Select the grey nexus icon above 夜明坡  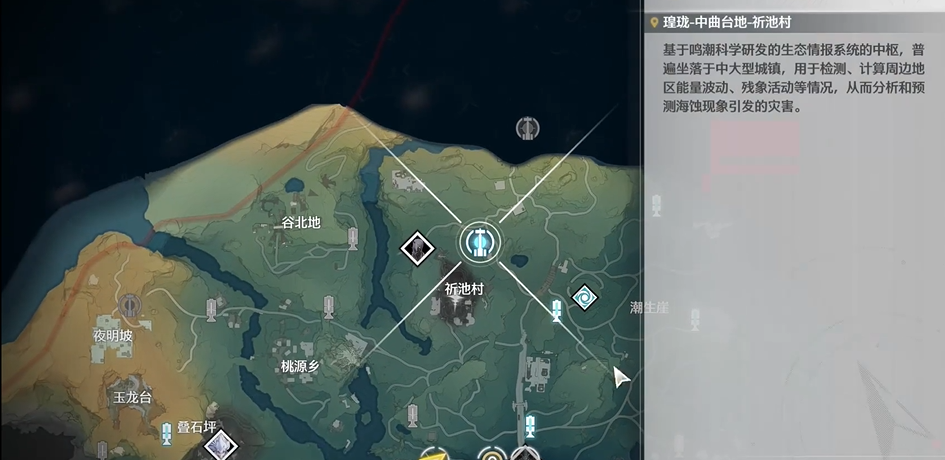tap(129, 304)
